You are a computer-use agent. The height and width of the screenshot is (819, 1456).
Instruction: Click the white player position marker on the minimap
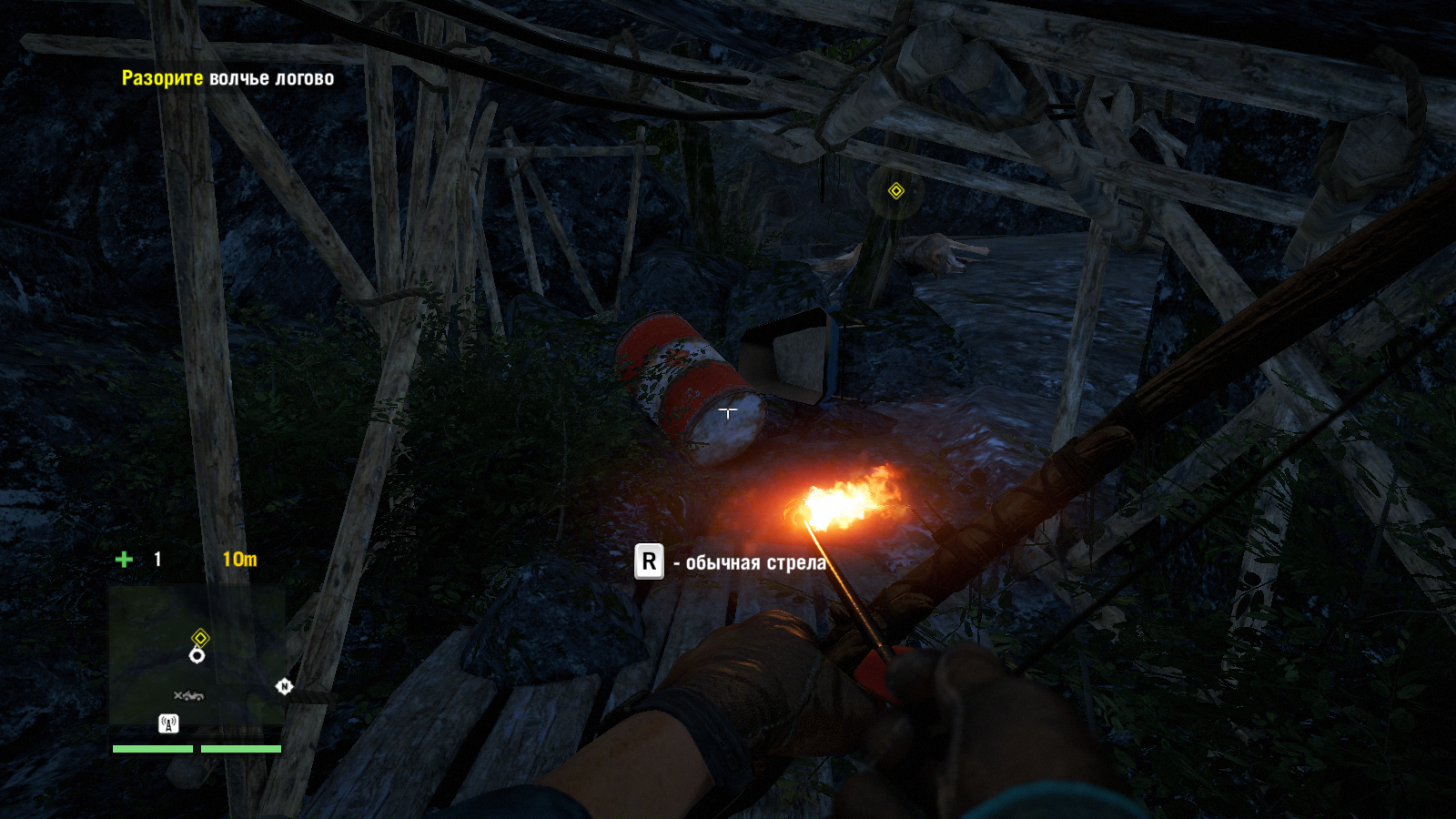coord(197,655)
